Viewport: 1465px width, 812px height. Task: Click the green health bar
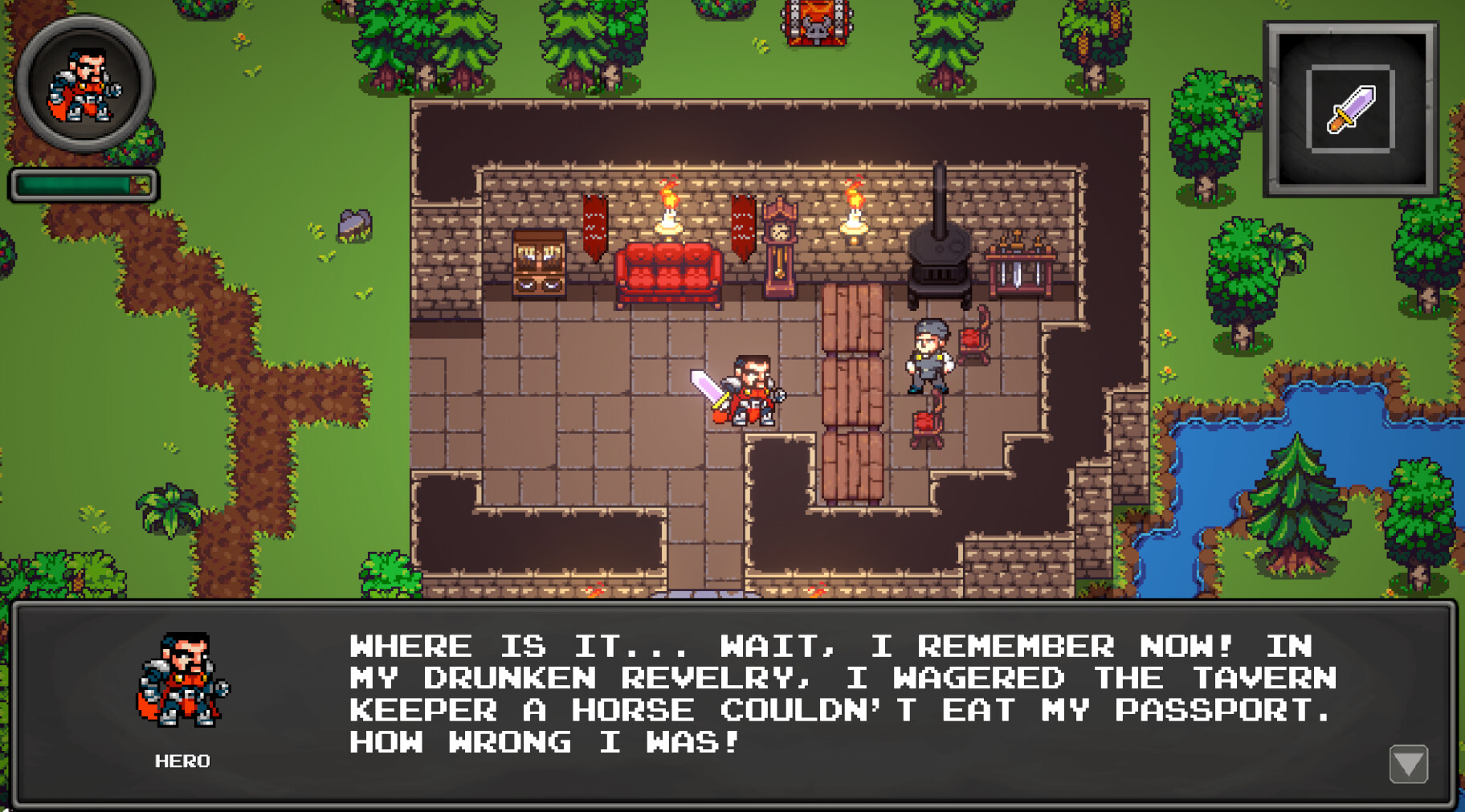coord(80,185)
